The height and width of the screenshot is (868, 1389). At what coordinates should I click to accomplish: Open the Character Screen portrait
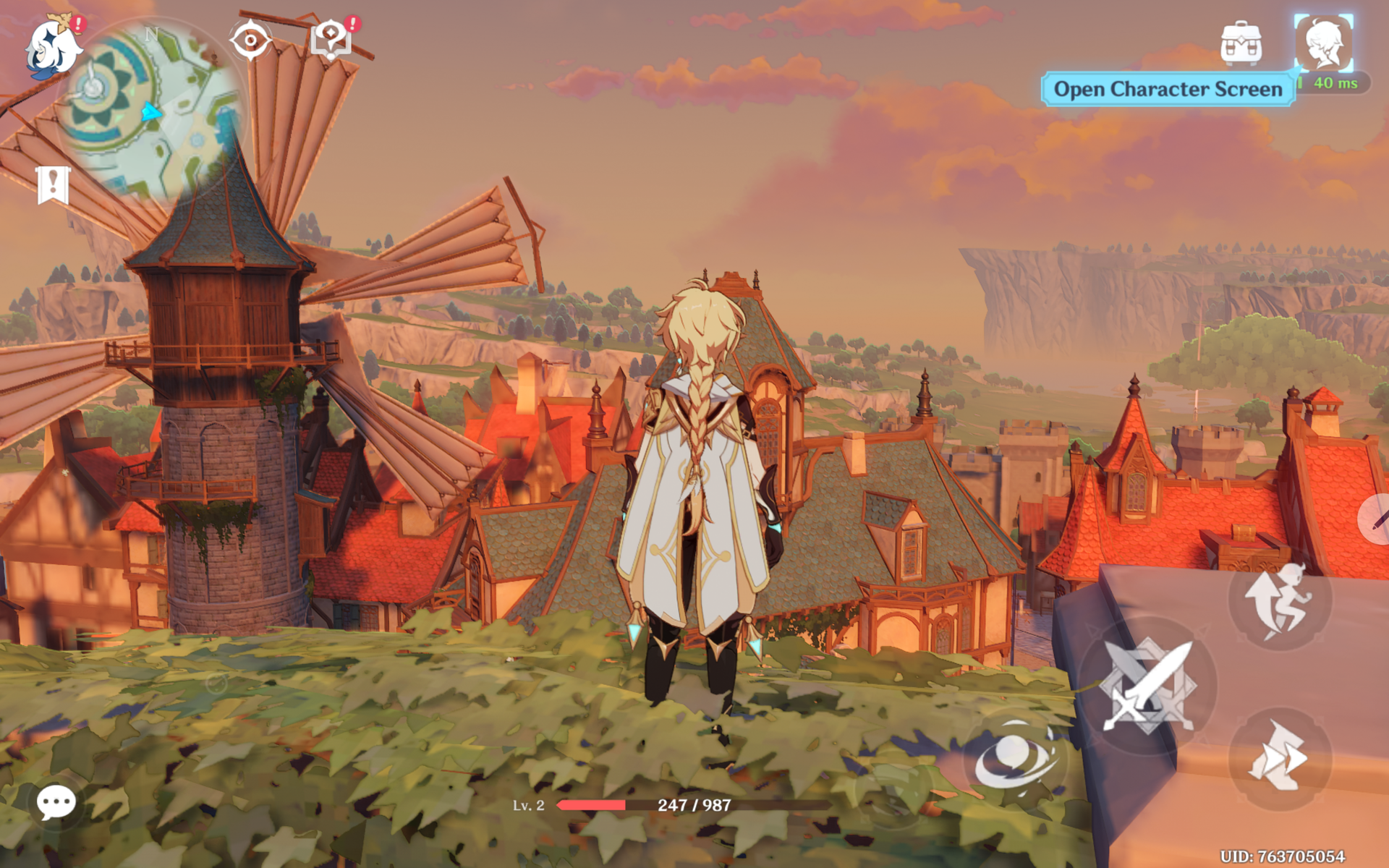pos(1323,43)
